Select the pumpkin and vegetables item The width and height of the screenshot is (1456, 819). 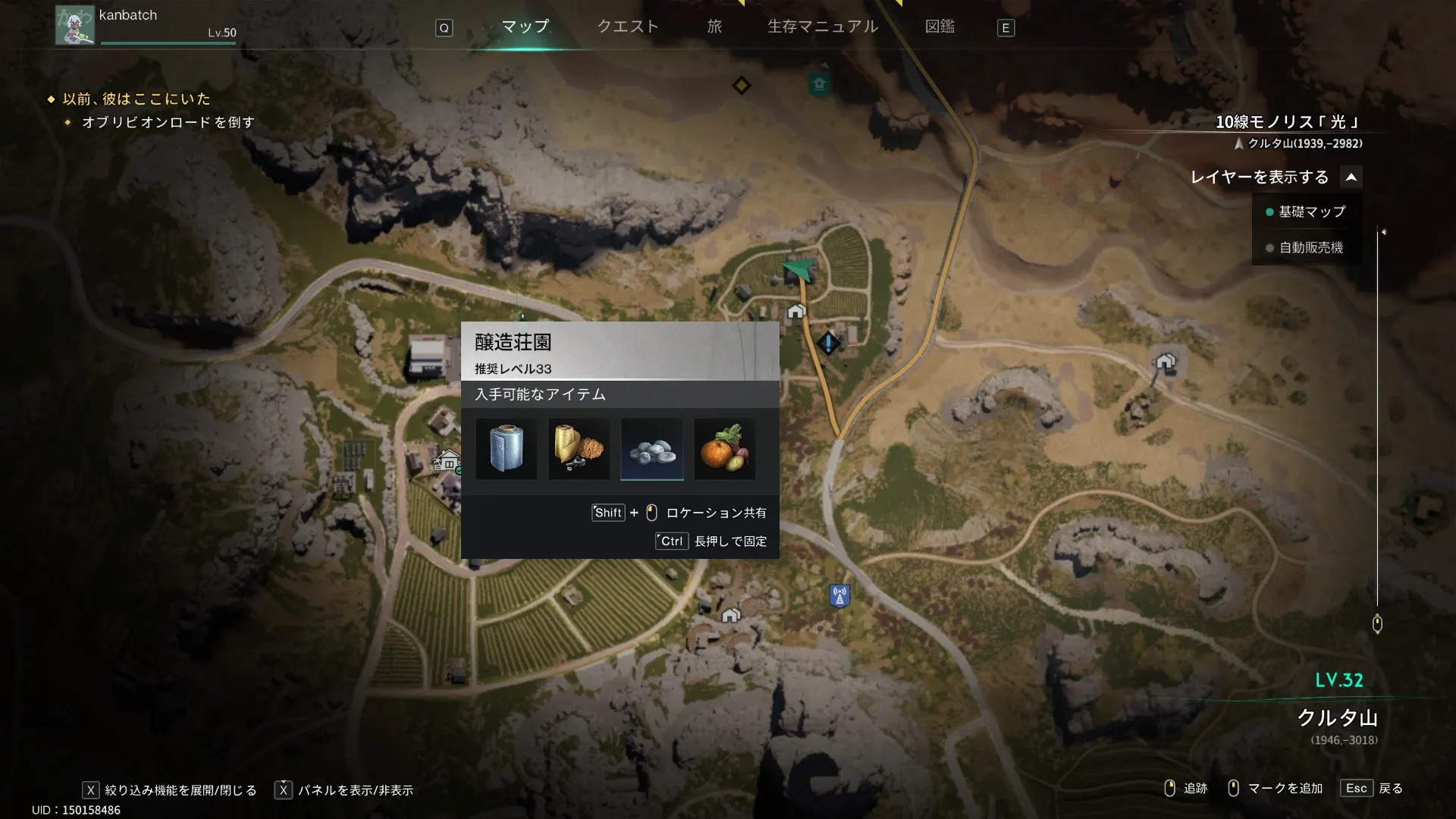[725, 449]
